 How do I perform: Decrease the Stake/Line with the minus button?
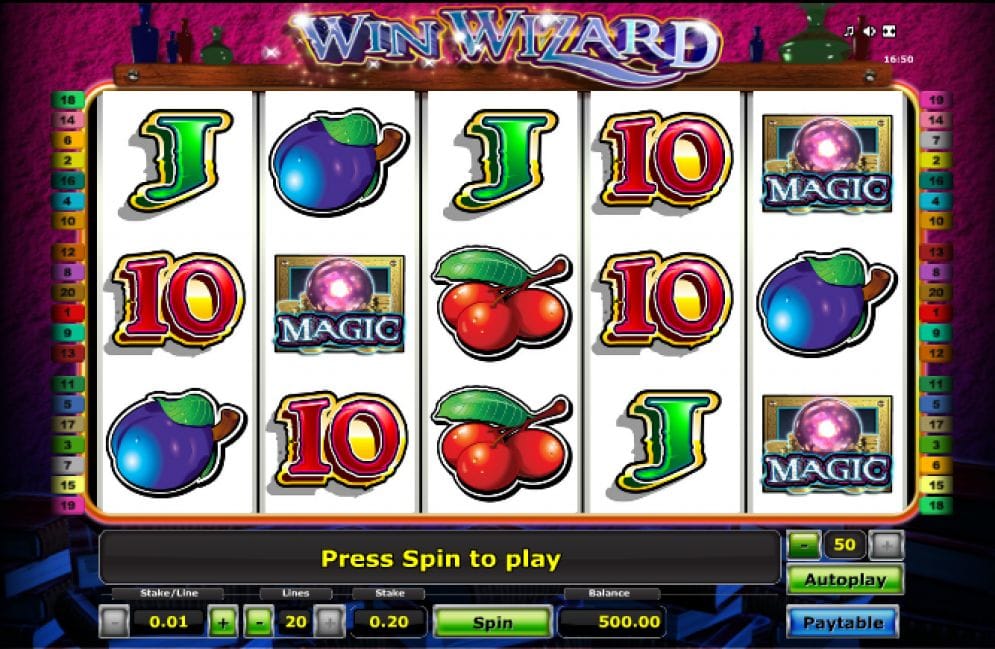click(x=114, y=622)
